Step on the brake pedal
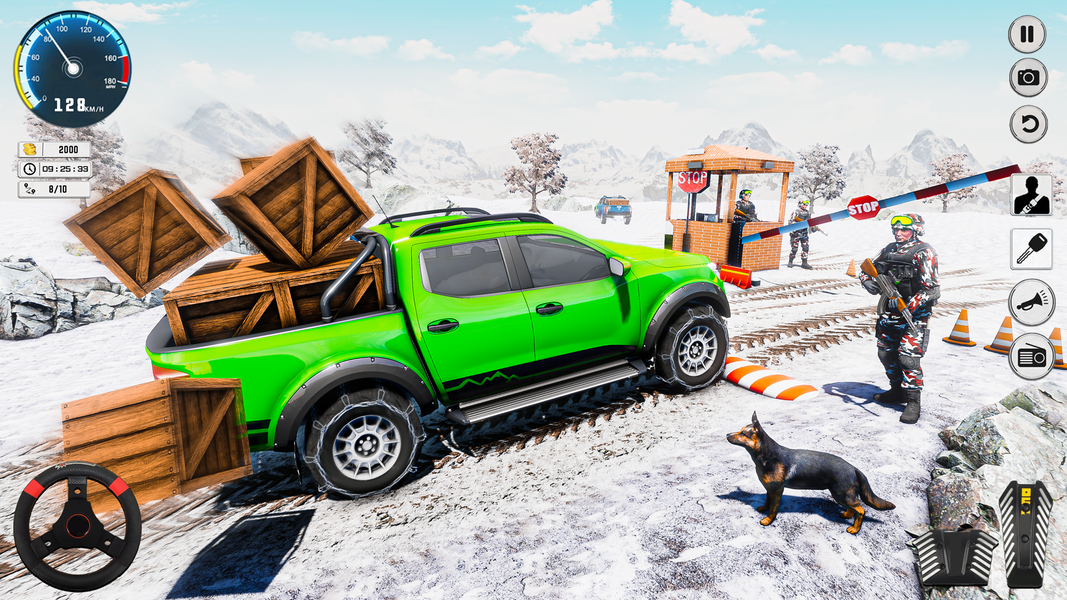Viewport: 1067px width, 600px height. pos(952,555)
